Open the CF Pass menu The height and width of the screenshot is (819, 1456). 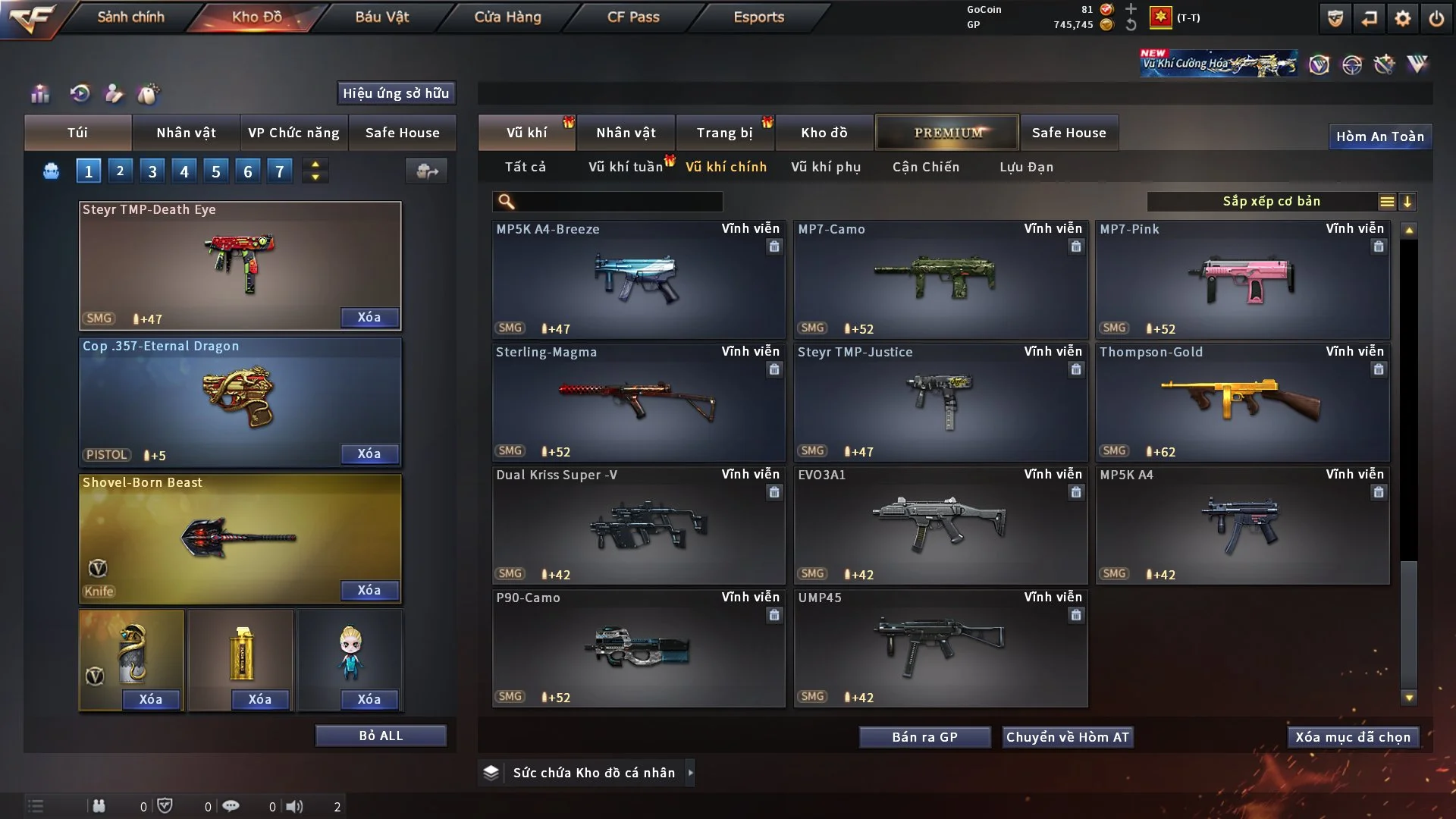point(633,17)
